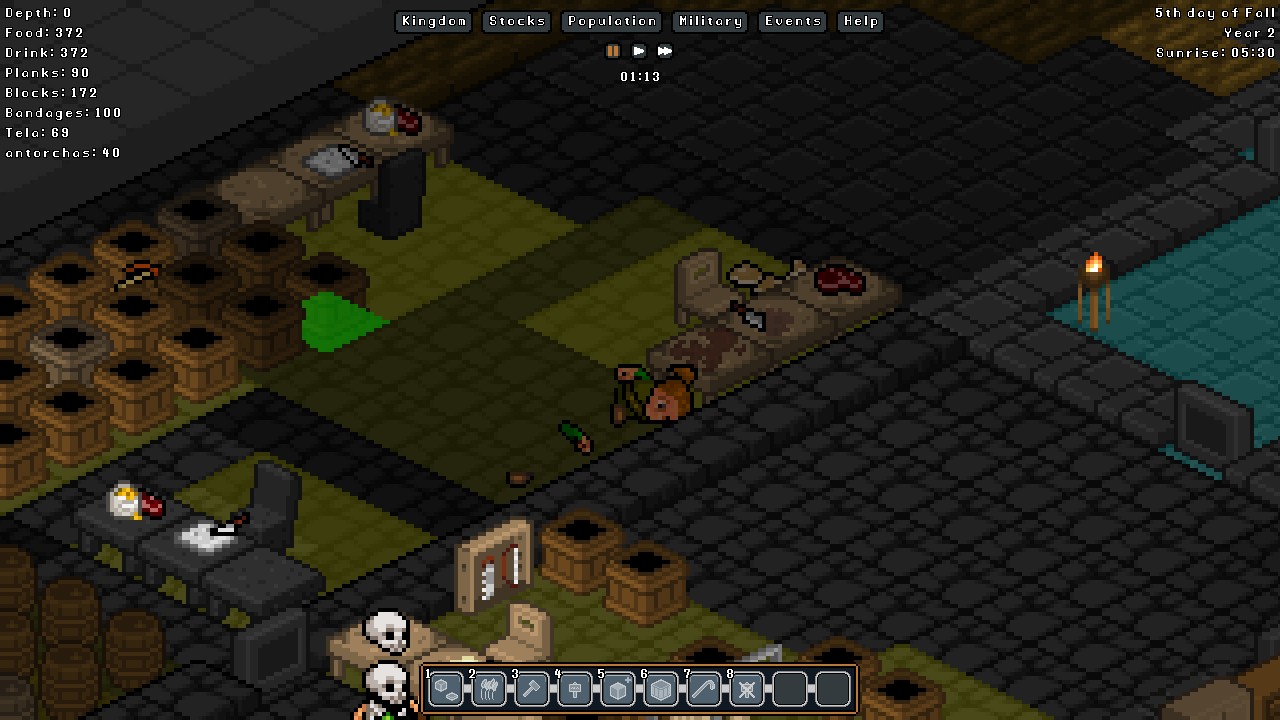Select an empty hotbar slot after slot 8

point(789,688)
